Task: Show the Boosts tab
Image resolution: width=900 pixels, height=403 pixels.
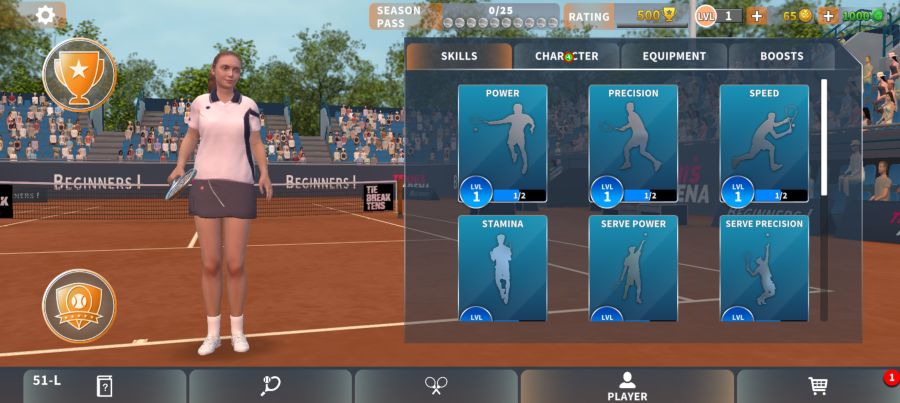Action: pos(781,56)
